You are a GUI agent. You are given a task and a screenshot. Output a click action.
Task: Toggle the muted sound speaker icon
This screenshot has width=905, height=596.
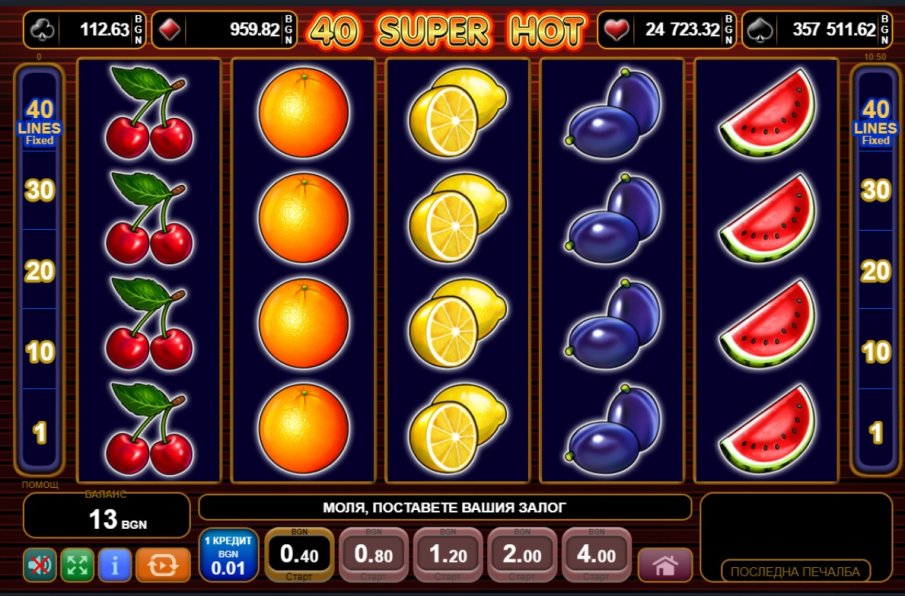(40, 565)
